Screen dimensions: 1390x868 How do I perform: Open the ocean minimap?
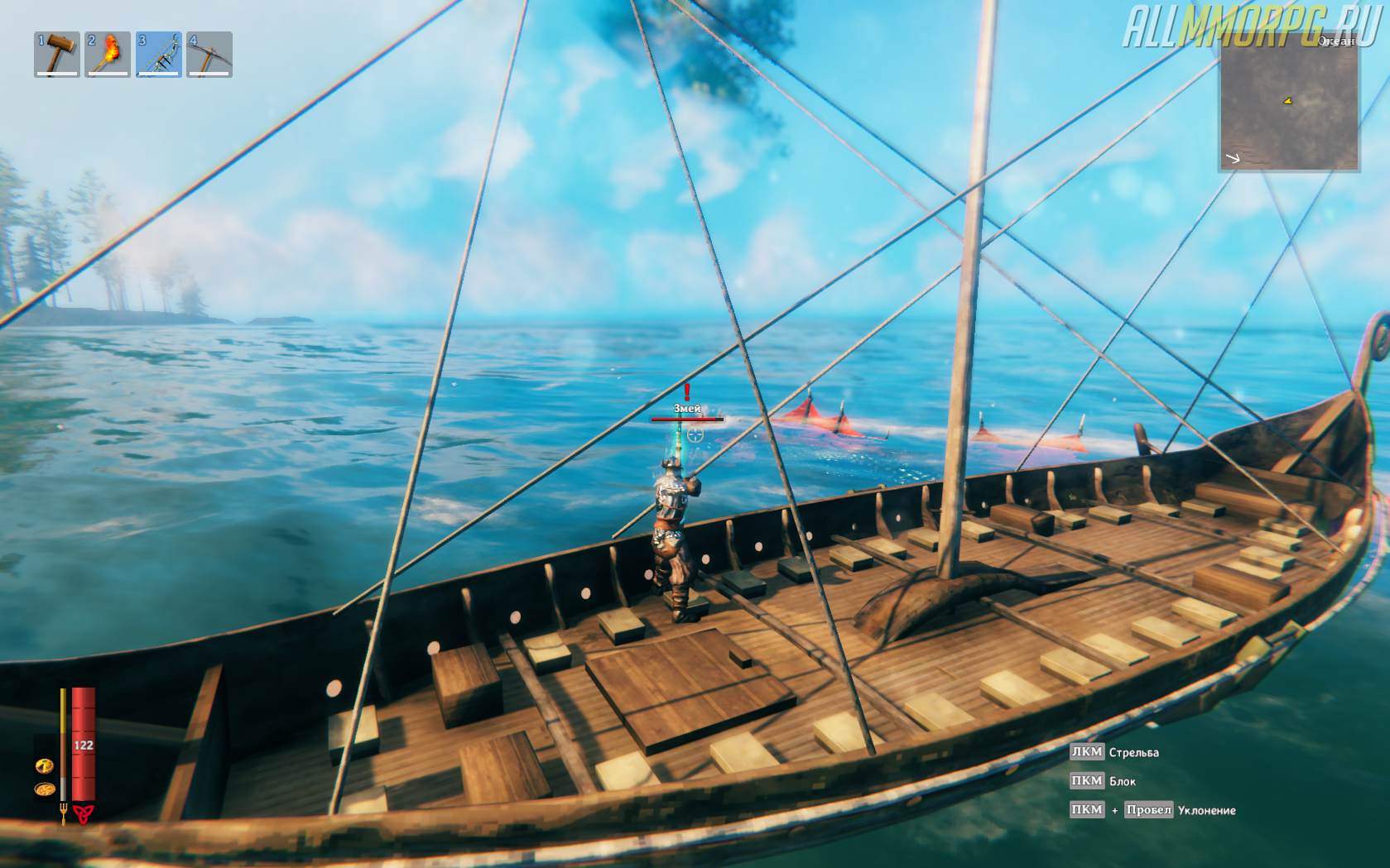click(x=1288, y=103)
